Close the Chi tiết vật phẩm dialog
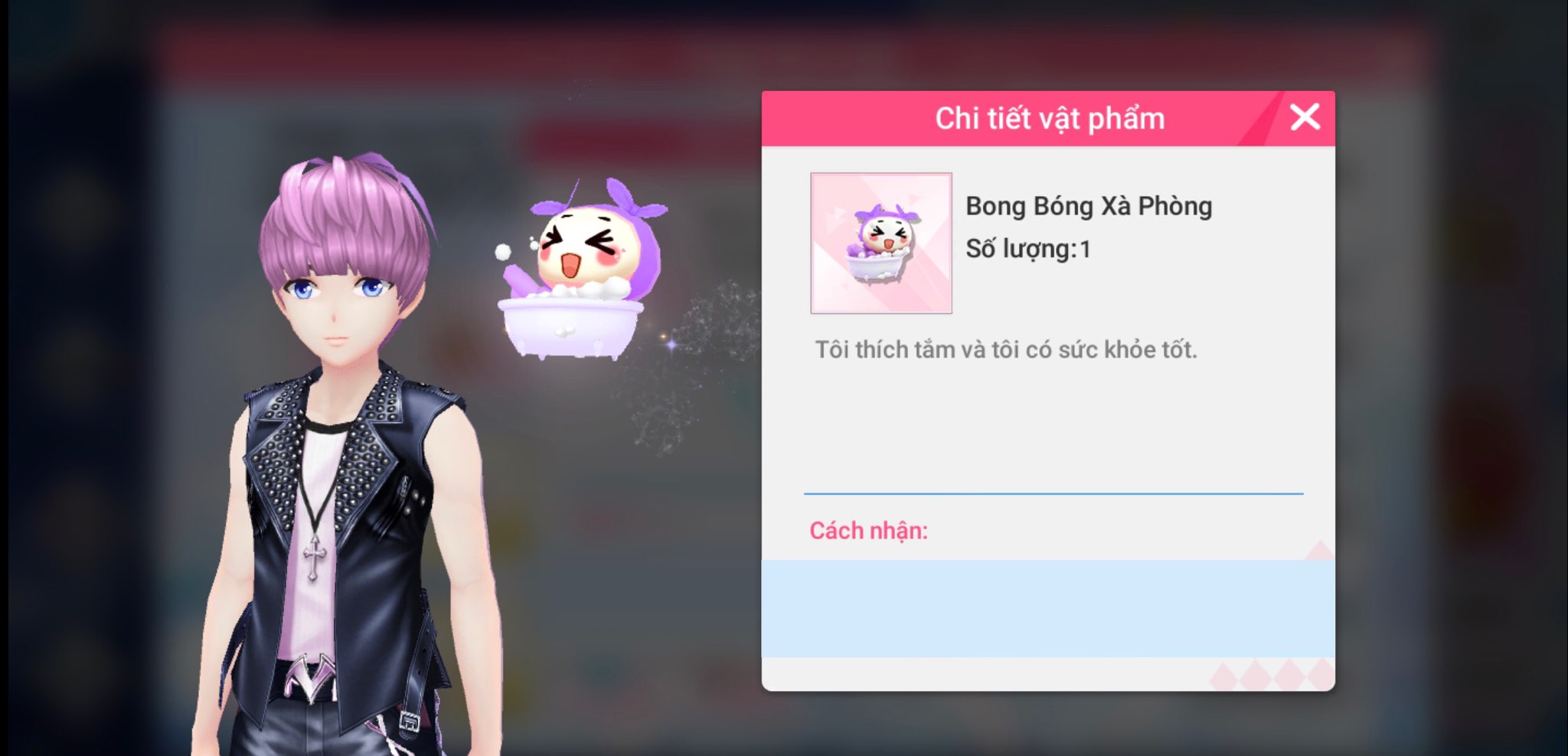This screenshot has height=756, width=1568. click(x=1305, y=118)
